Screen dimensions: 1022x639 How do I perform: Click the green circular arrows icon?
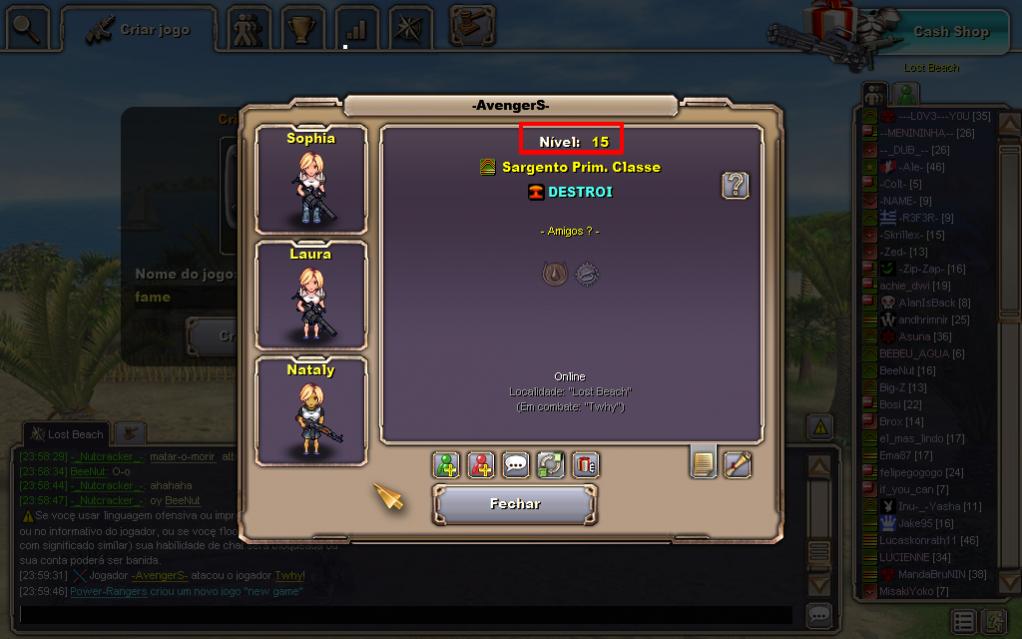(551, 465)
